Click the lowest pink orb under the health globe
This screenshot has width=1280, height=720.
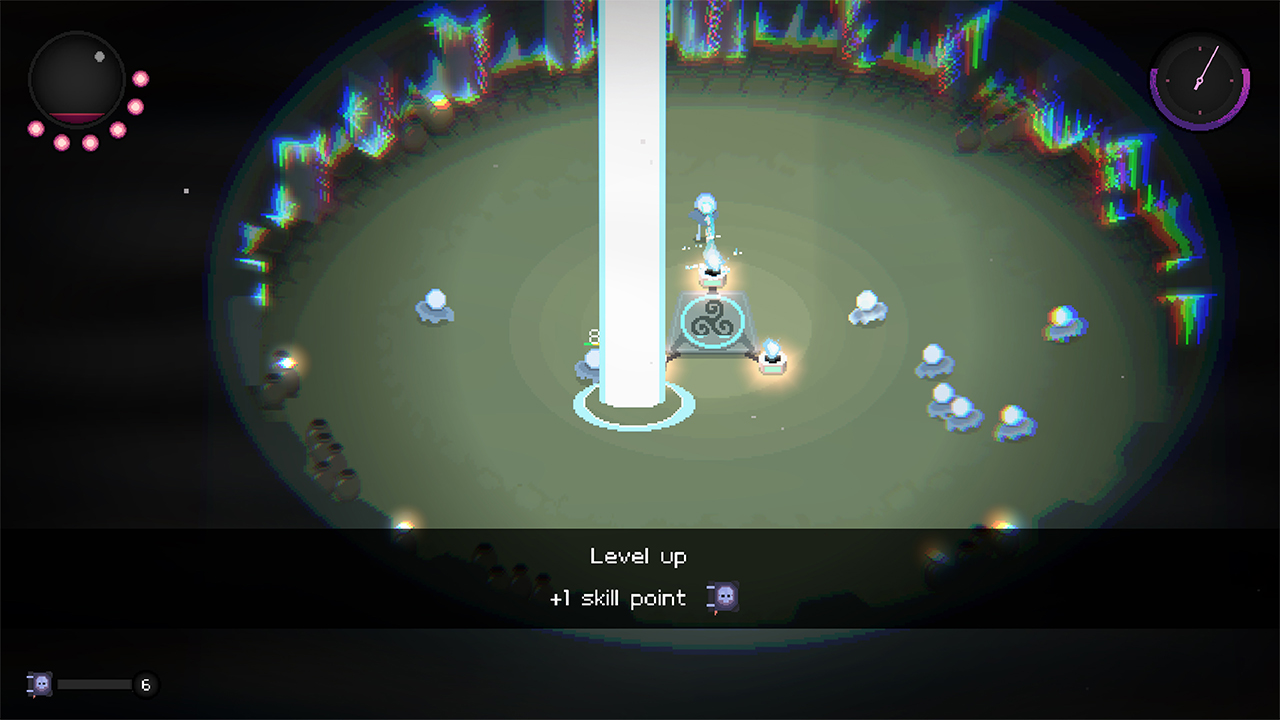pyautogui.click(x=90, y=143)
